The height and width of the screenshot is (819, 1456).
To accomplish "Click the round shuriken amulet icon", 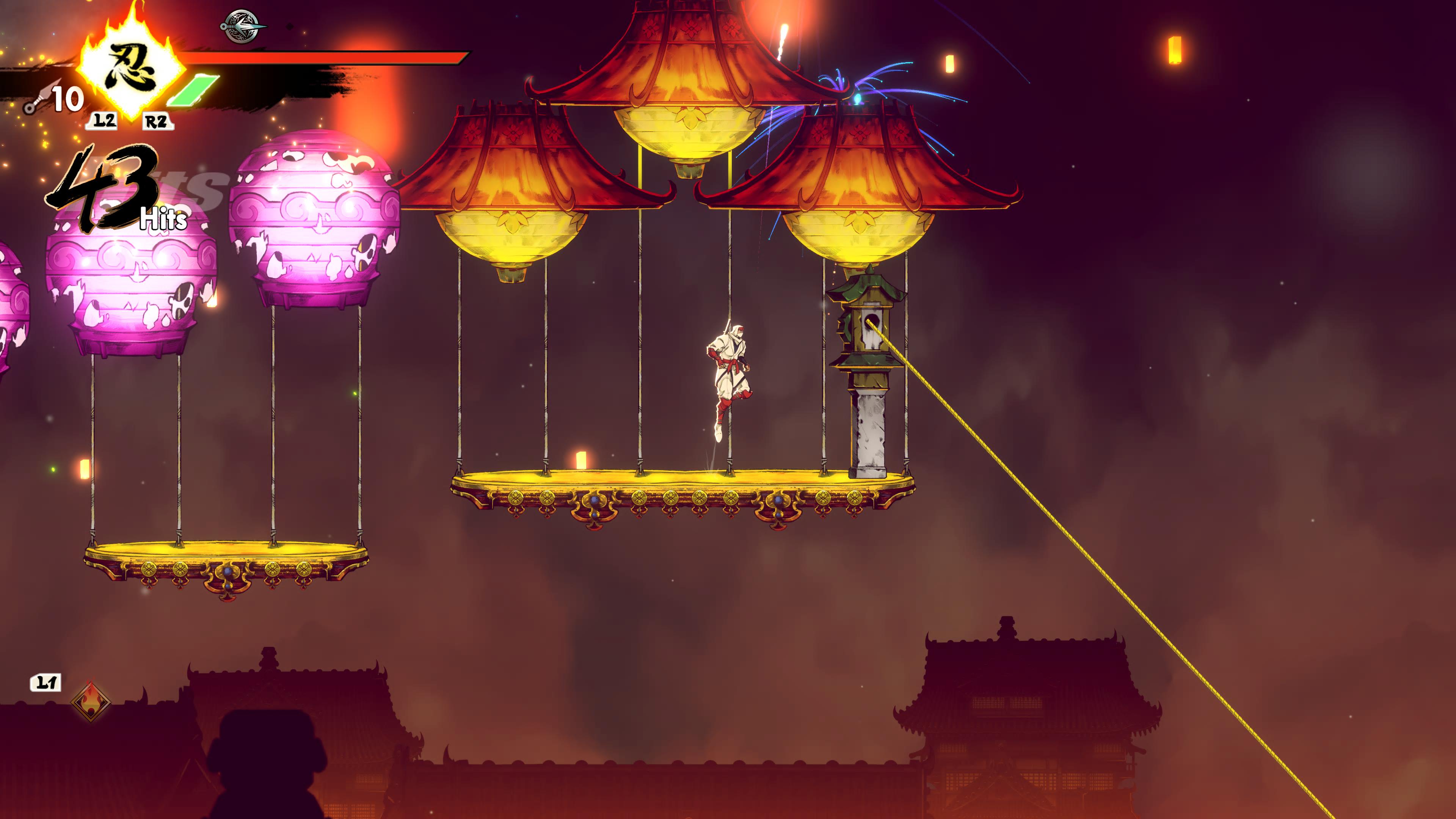I will (242, 26).
